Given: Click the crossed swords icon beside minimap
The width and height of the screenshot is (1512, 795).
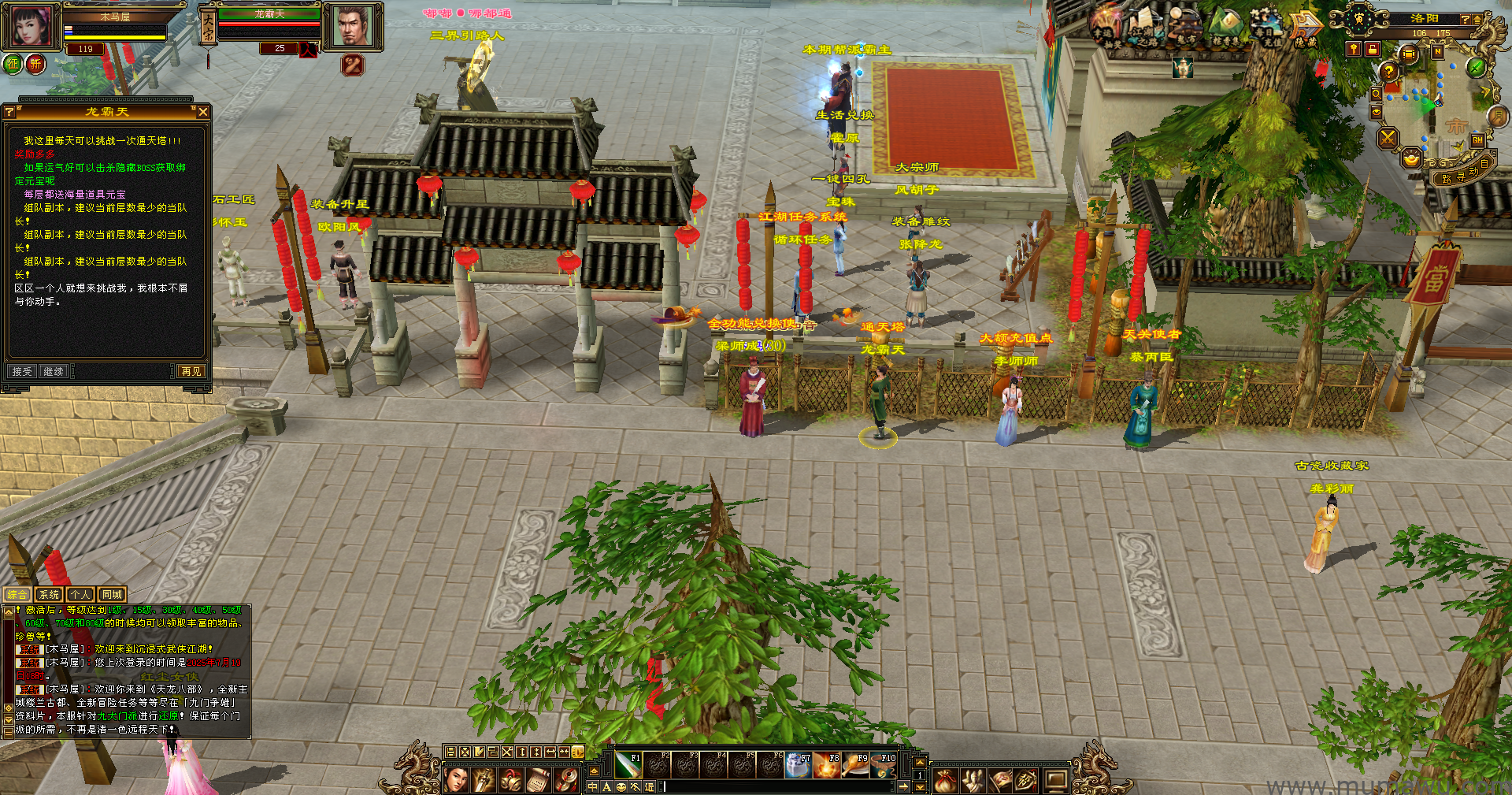Looking at the screenshot, I should pyautogui.click(x=1388, y=139).
